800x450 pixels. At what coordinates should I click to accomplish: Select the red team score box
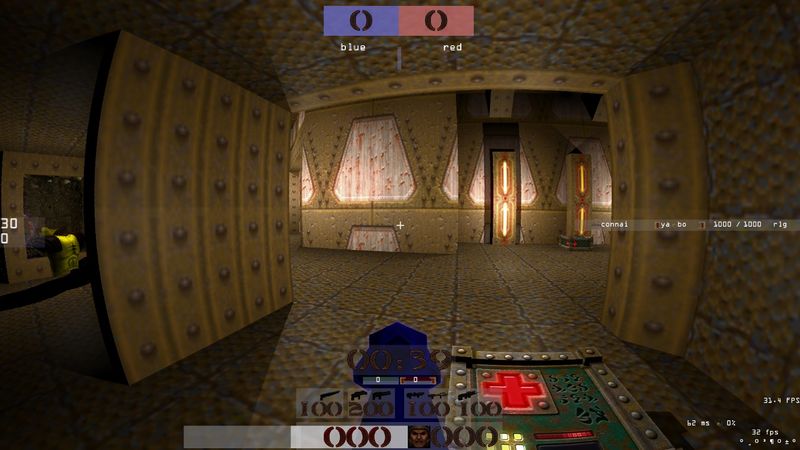[436, 21]
